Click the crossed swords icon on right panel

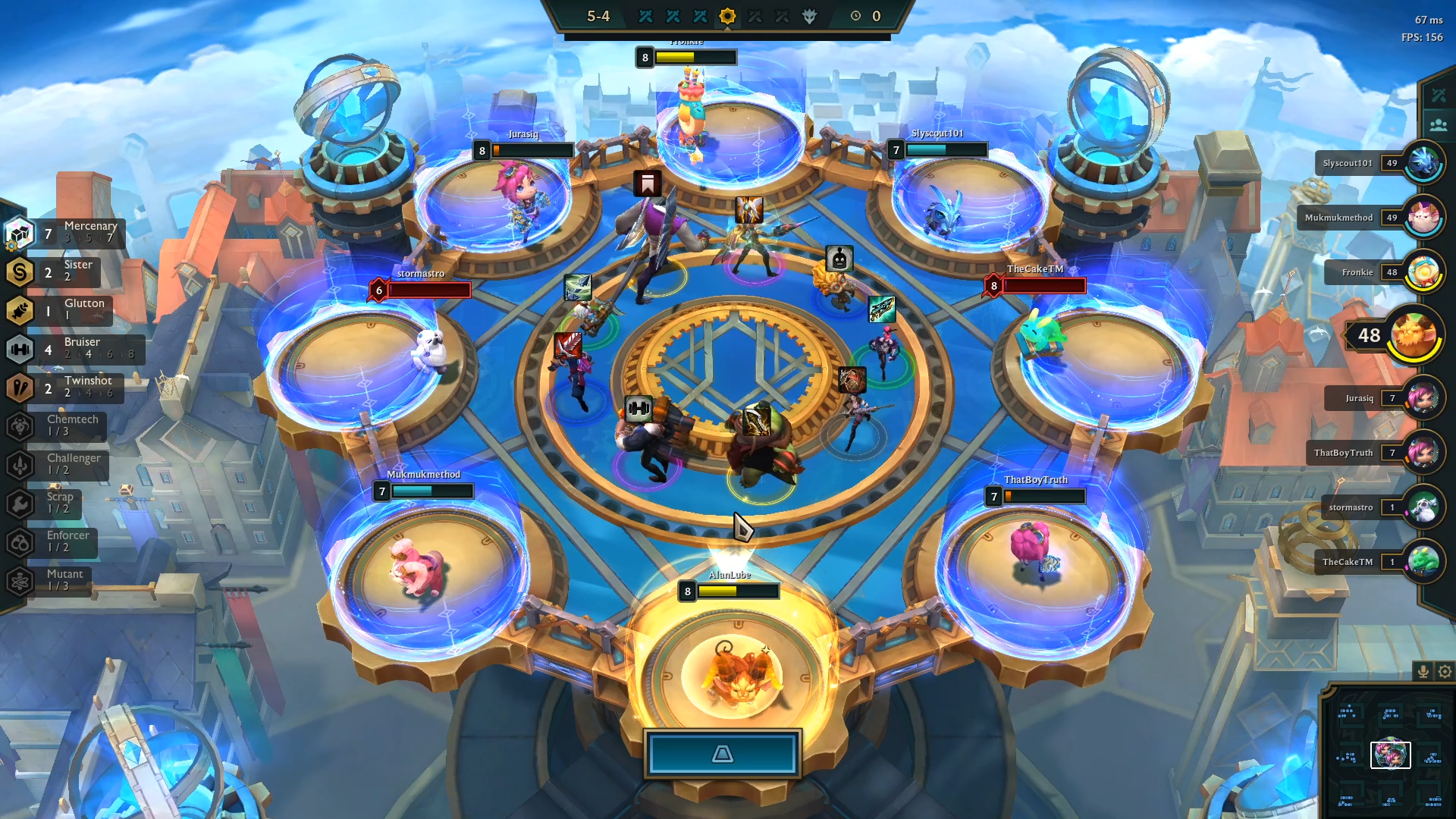click(x=1439, y=94)
